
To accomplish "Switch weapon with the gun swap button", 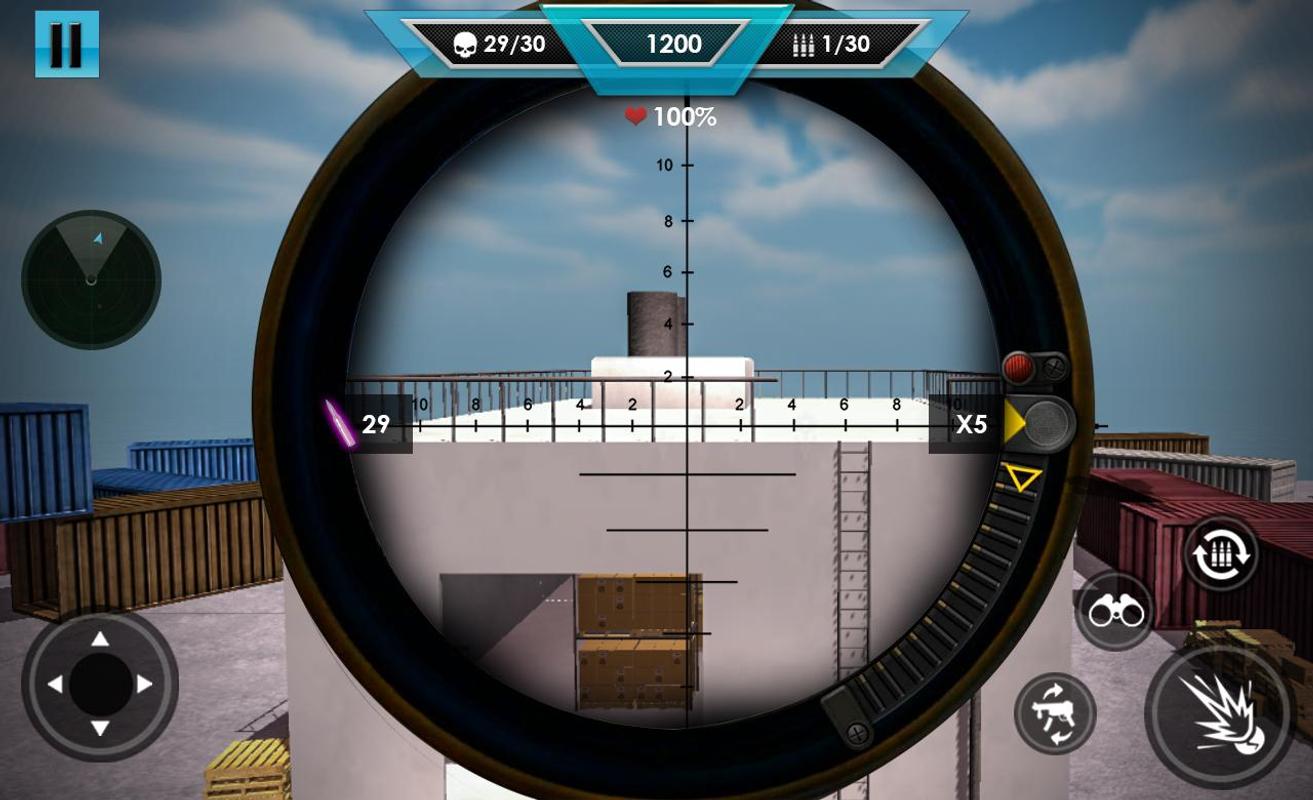I will (x=1055, y=713).
